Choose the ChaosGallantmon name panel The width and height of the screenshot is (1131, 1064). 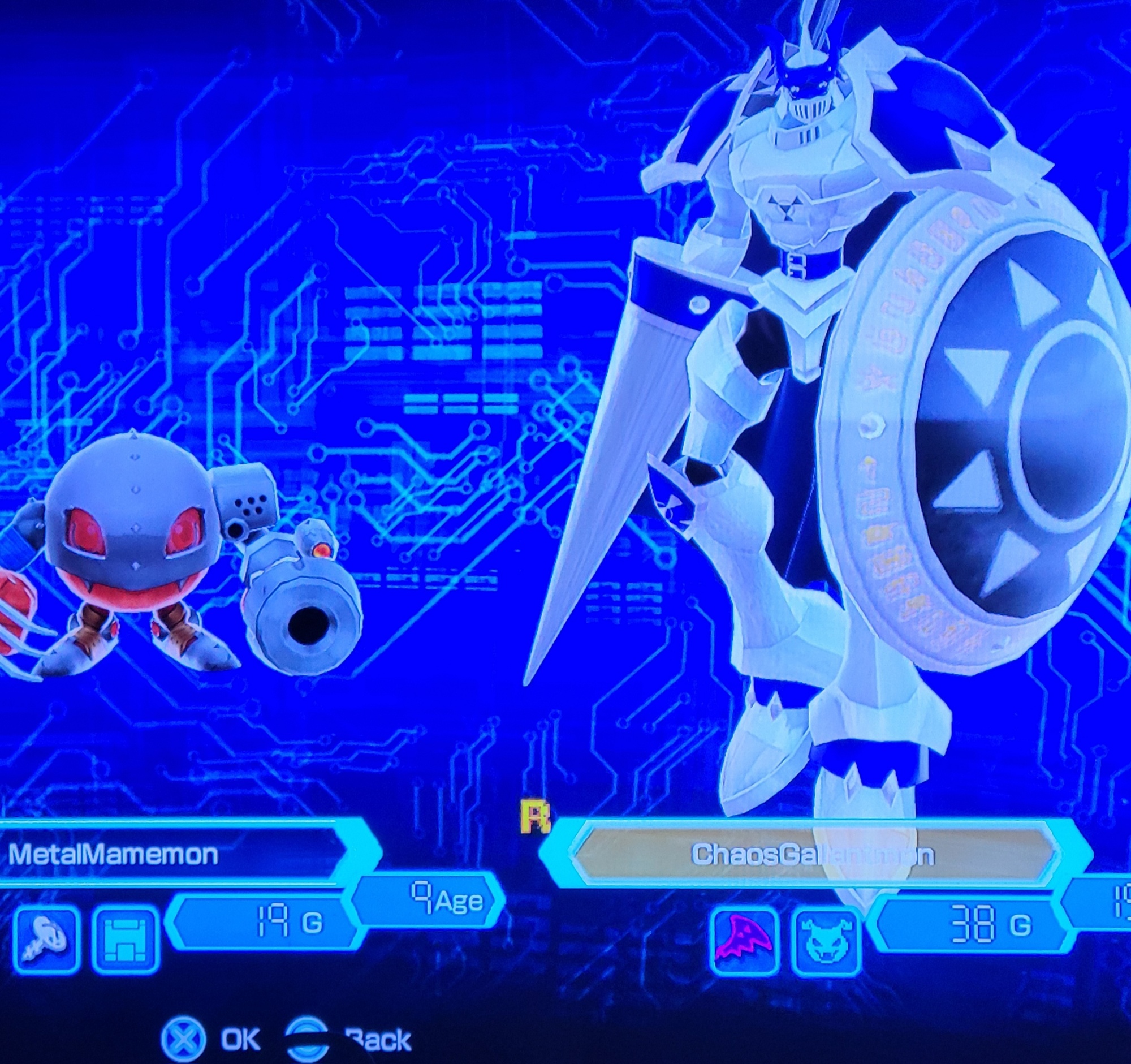click(813, 854)
